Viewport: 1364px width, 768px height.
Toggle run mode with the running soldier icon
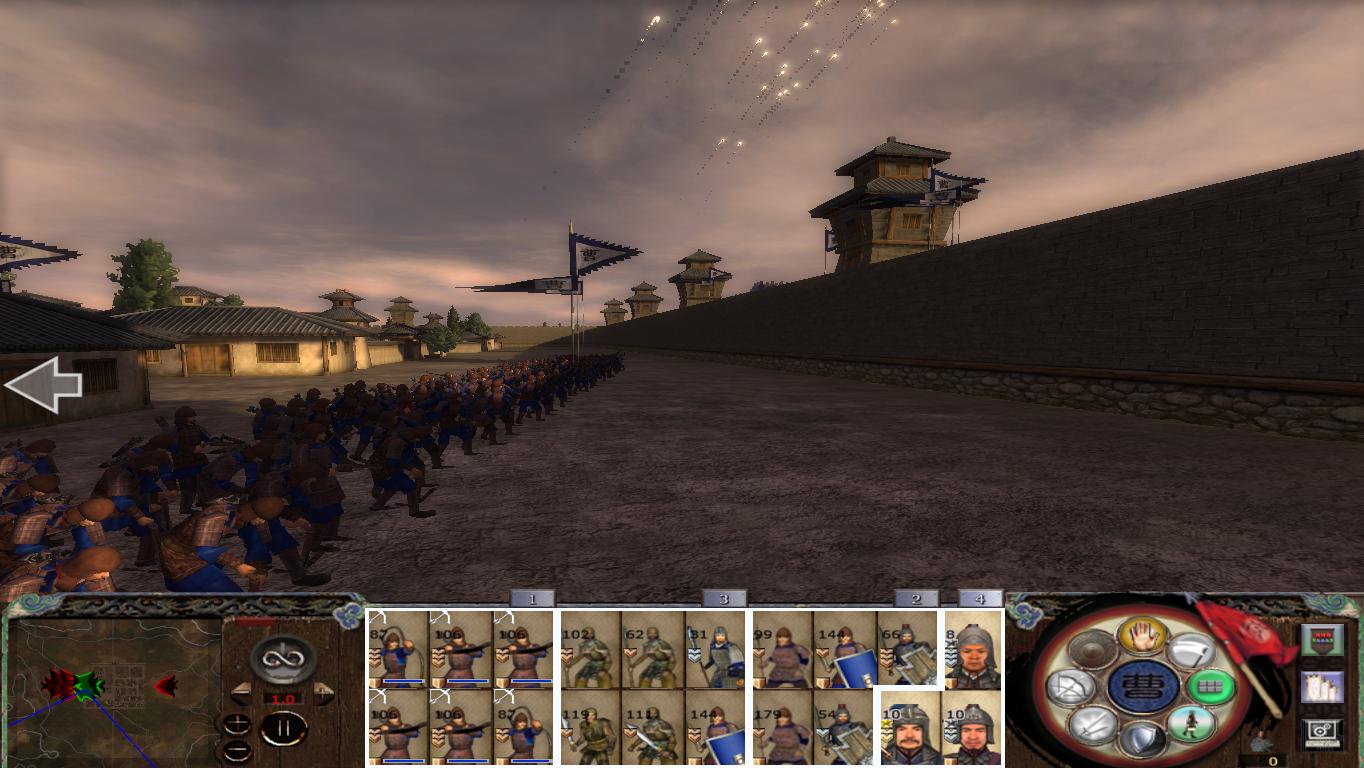pos(1193,725)
